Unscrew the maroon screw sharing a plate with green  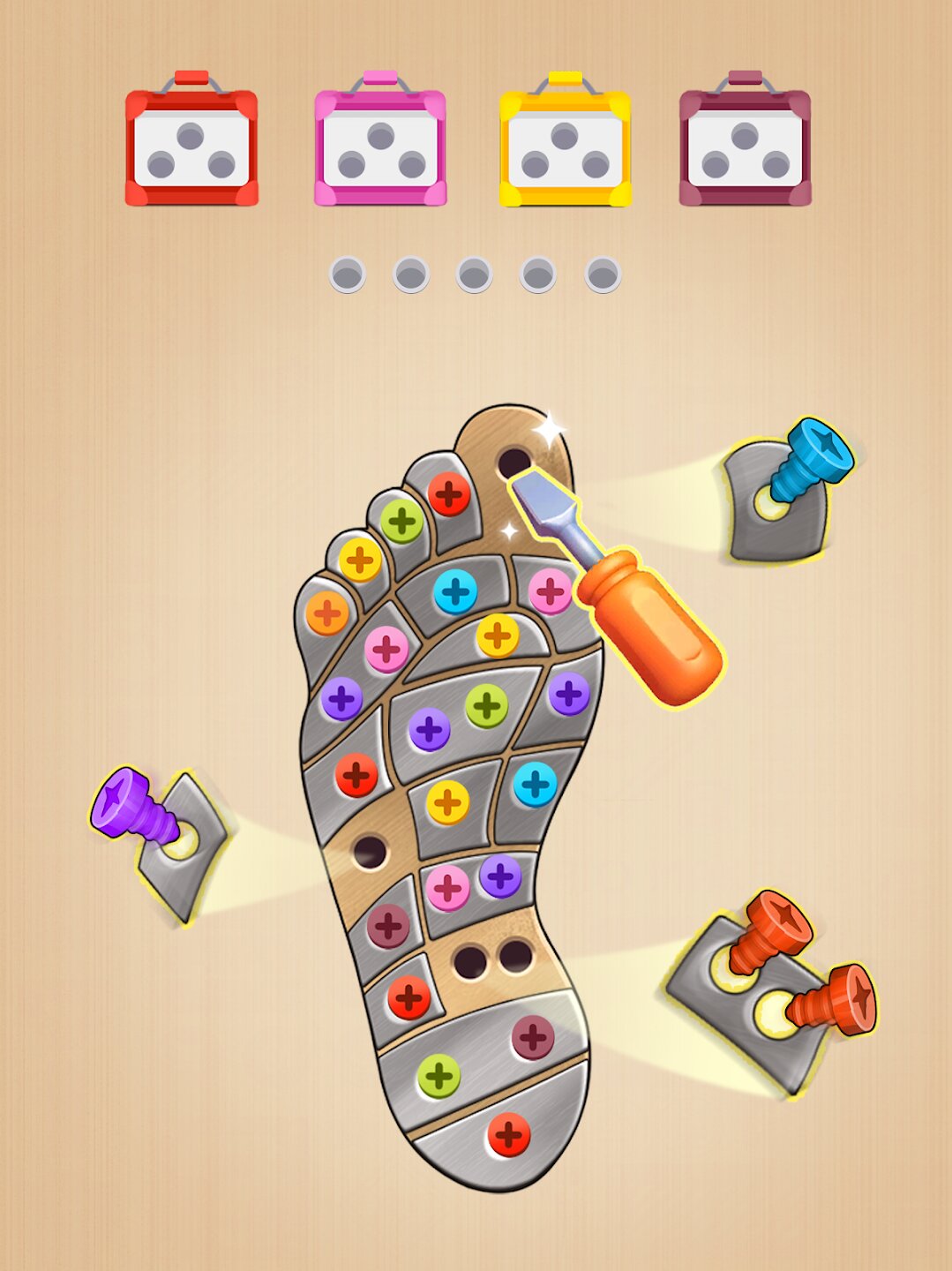533,1036
